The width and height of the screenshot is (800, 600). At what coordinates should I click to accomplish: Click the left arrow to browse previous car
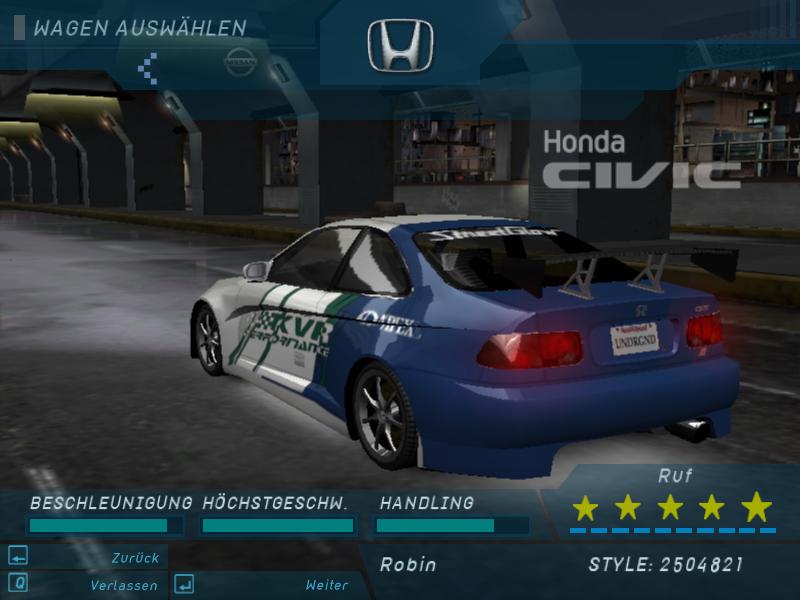148,66
